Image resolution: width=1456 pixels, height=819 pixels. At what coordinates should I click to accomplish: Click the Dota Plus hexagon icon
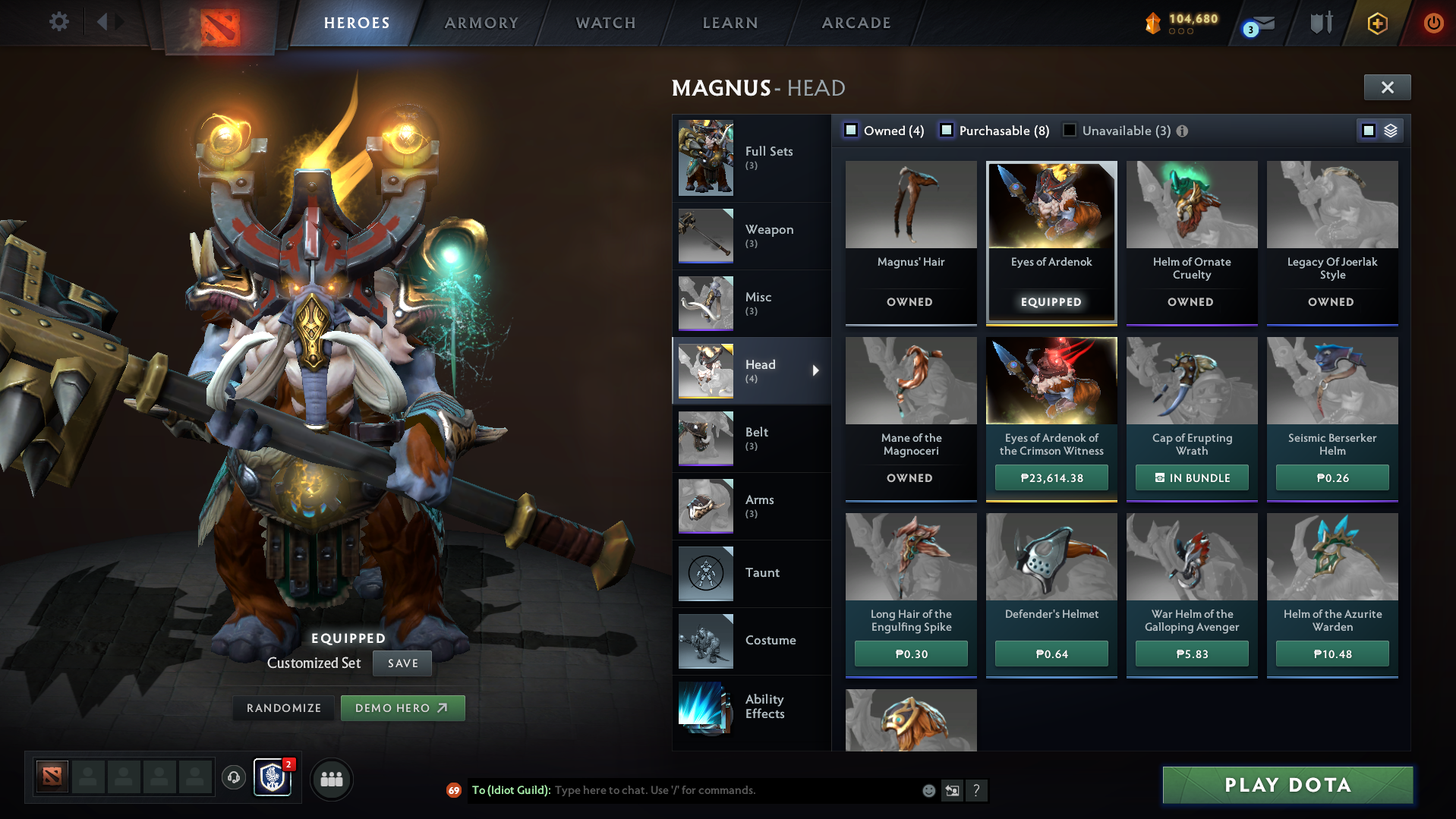(1376, 23)
